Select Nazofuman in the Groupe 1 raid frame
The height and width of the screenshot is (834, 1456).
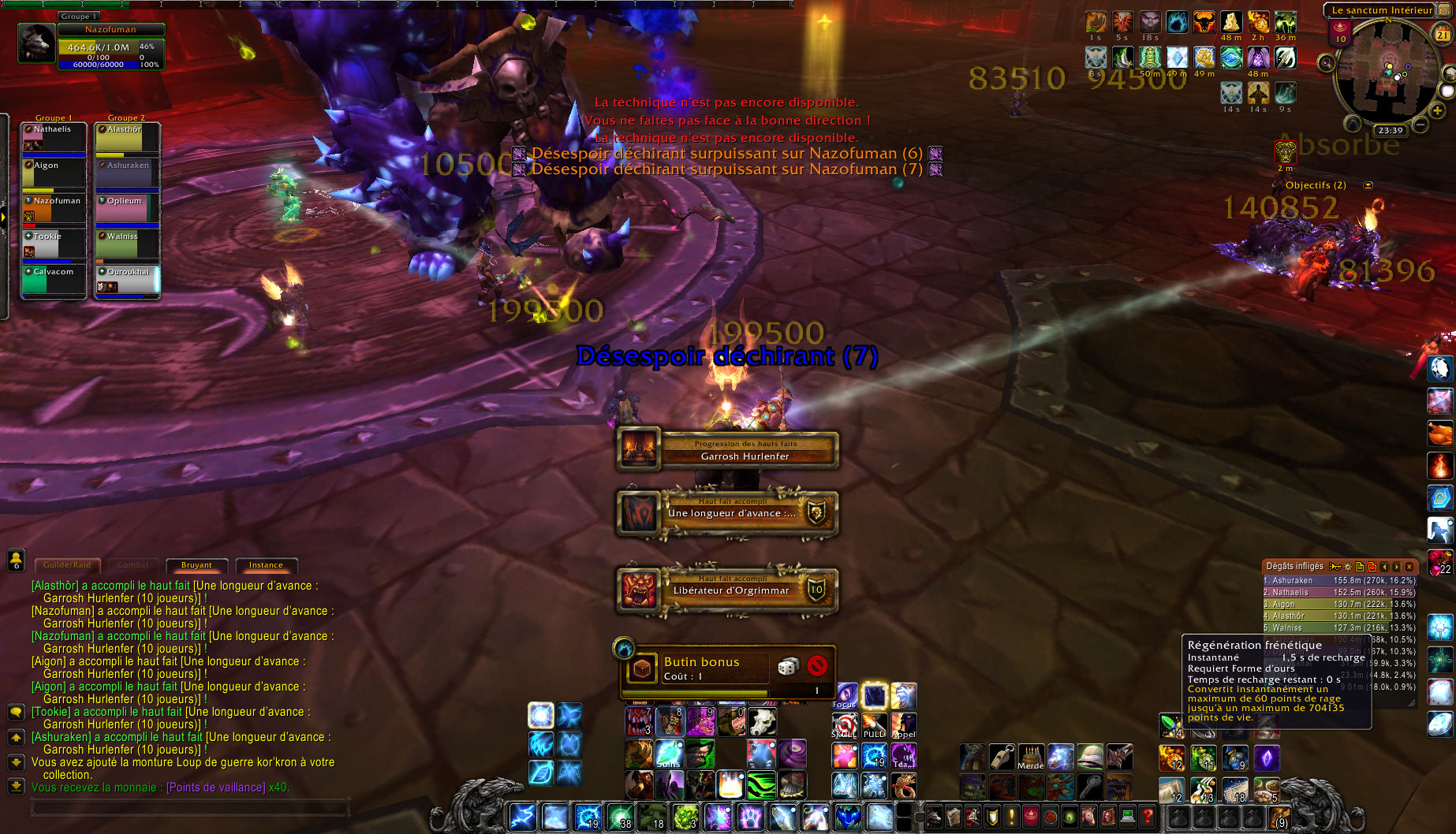click(53, 207)
